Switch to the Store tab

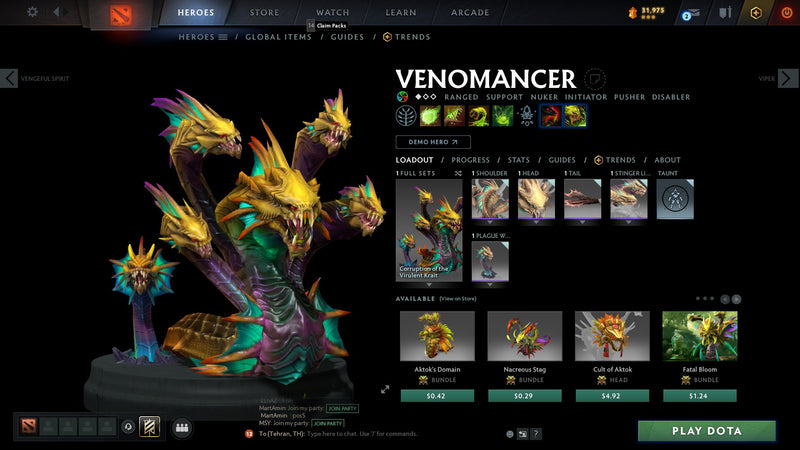tap(264, 13)
